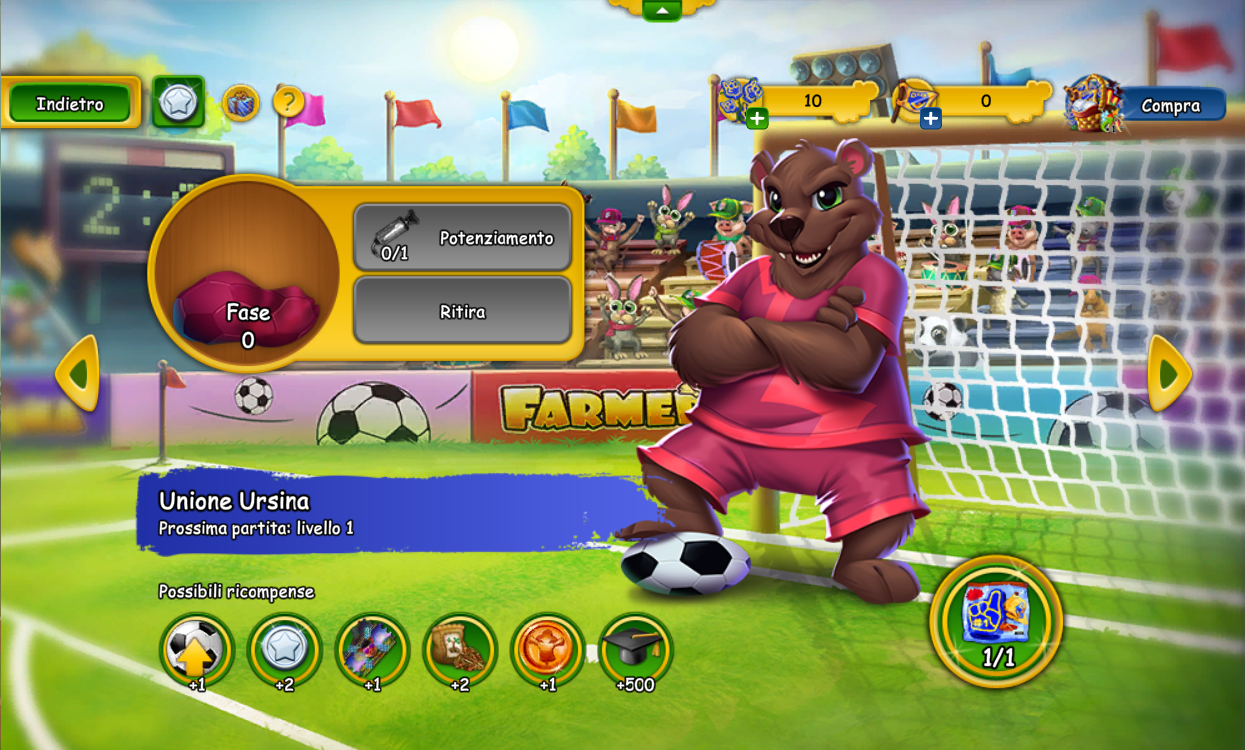Open the gift box icon
This screenshot has height=750, width=1245.
click(x=240, y=102)
